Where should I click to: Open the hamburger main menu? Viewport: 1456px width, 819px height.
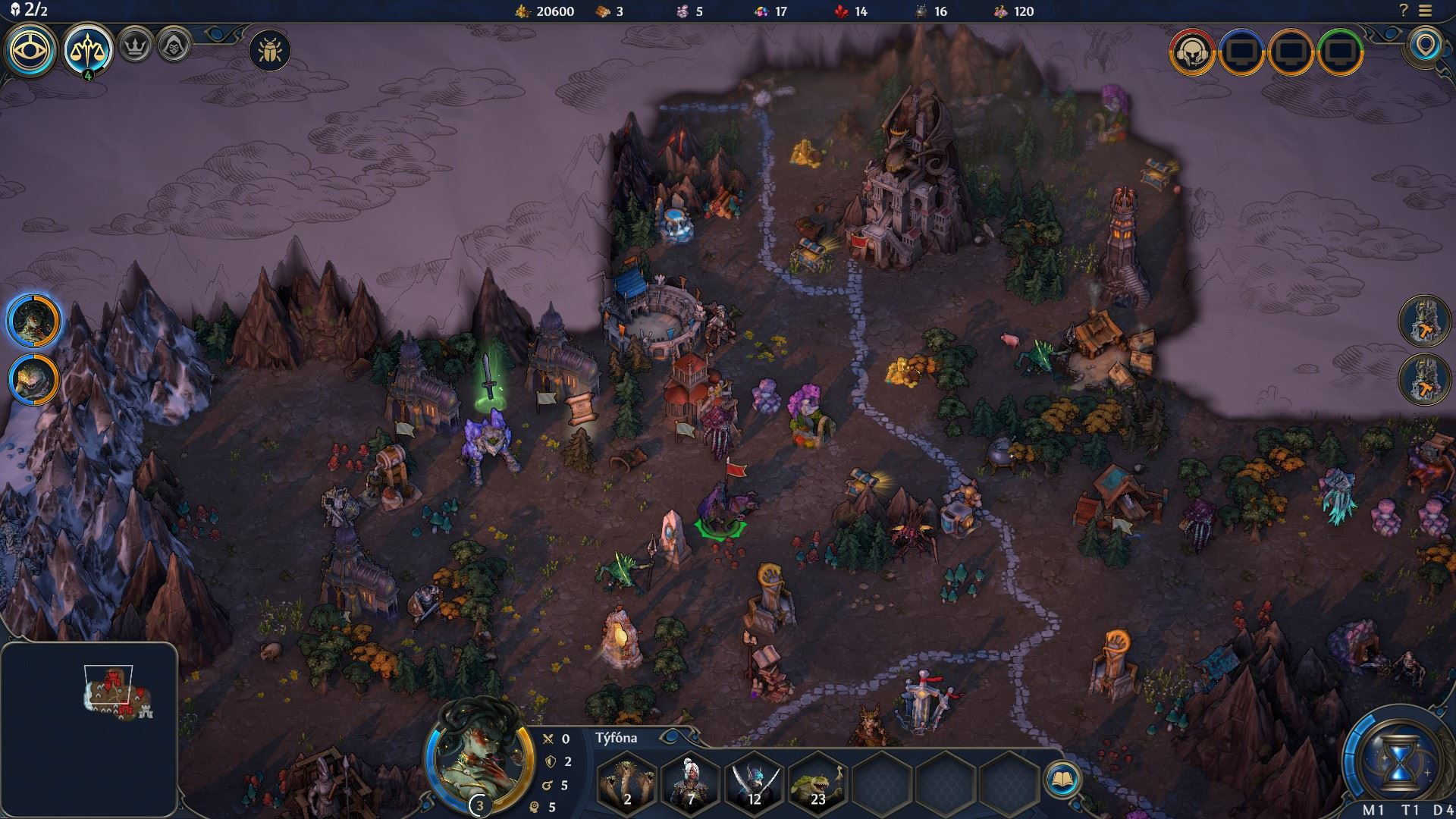pos(1425,11)
